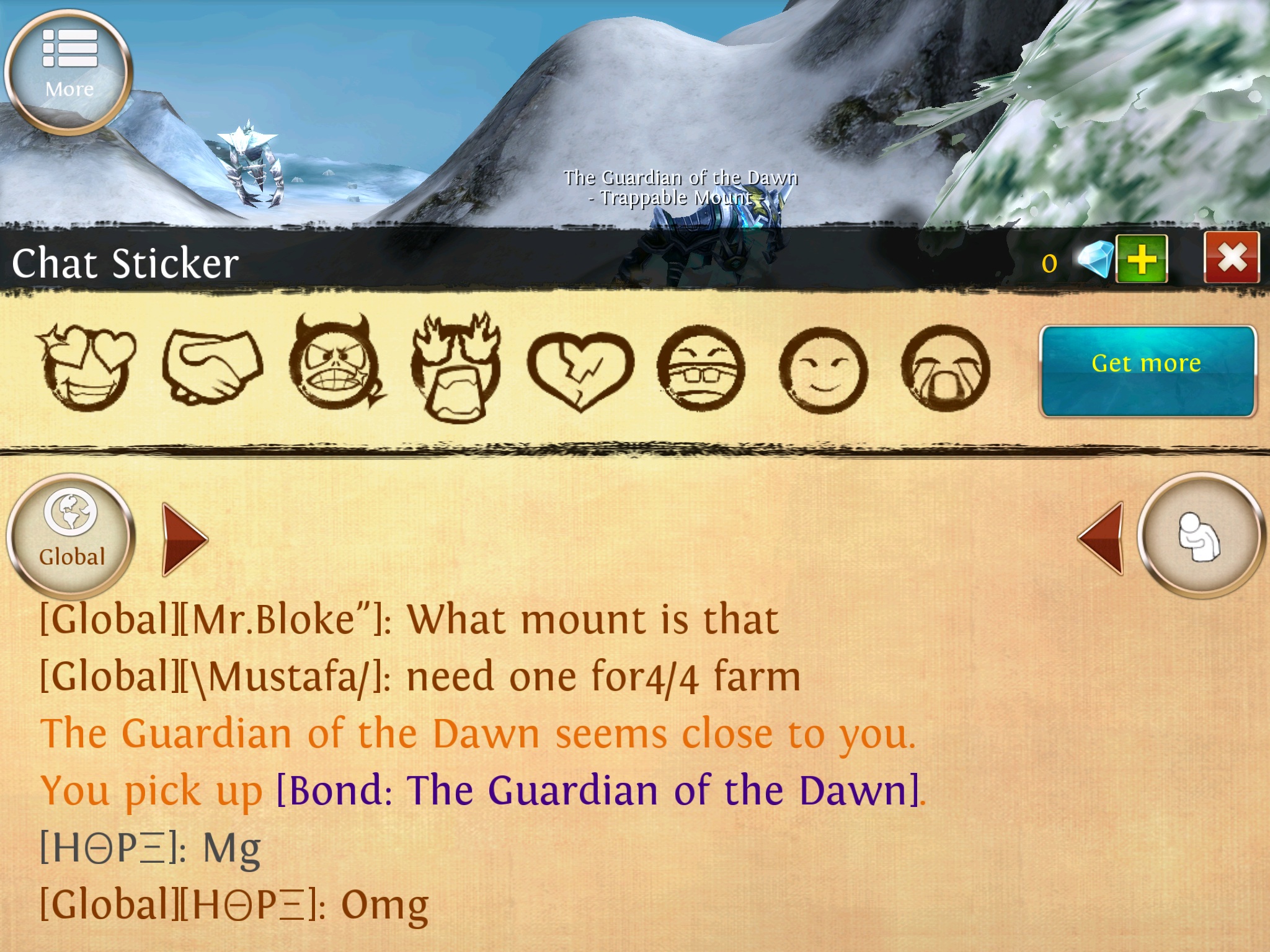Viewport: 1270px width, 952px height.
Task: Add more diamonds with the plus button
Action: coord(1141,259)
